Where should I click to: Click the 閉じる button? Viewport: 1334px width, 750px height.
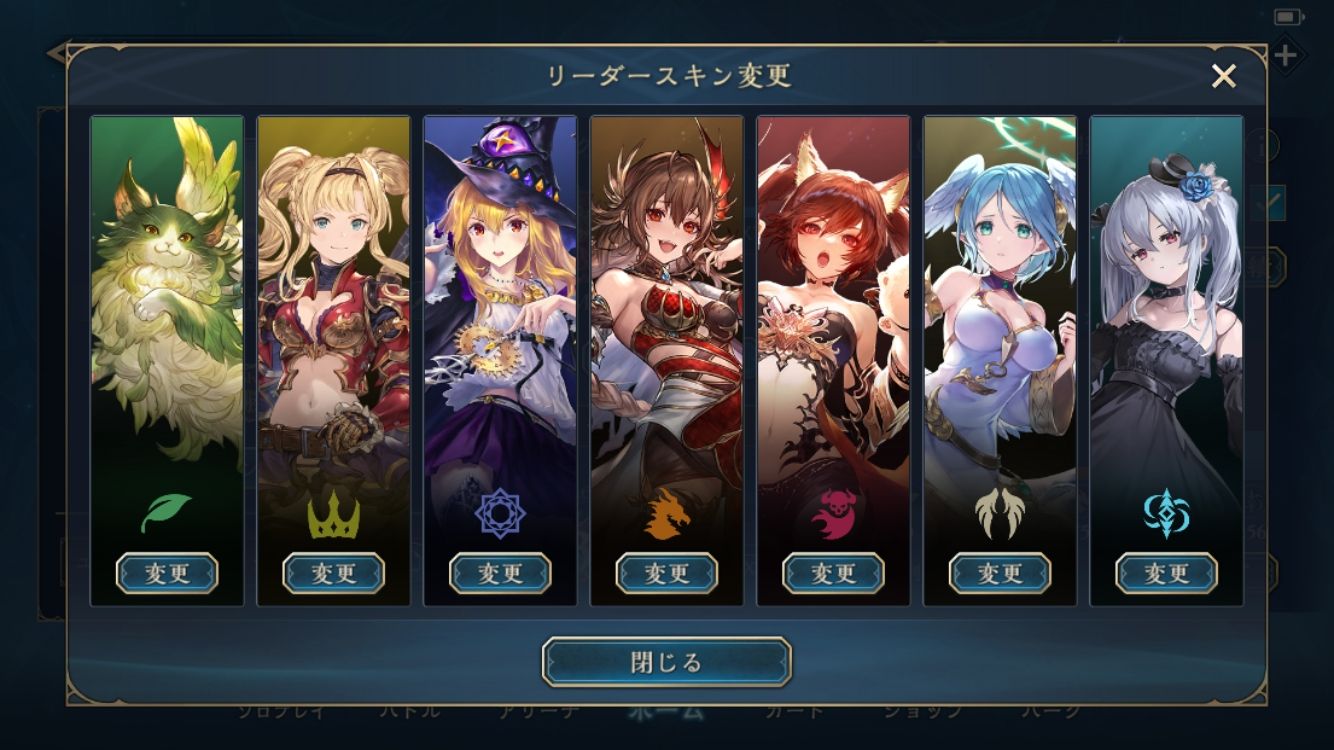pos(666,662)
